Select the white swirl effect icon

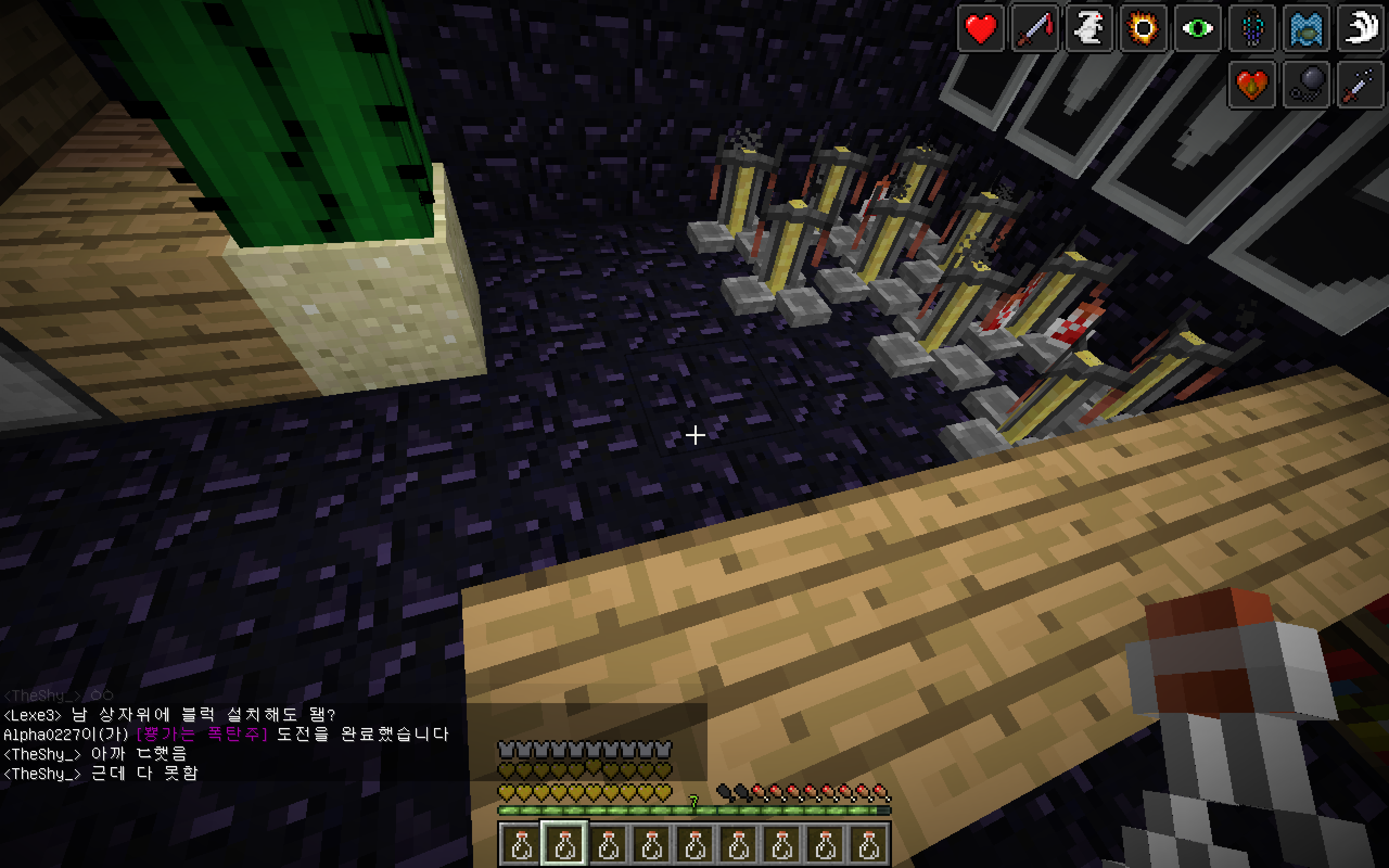1360,29
